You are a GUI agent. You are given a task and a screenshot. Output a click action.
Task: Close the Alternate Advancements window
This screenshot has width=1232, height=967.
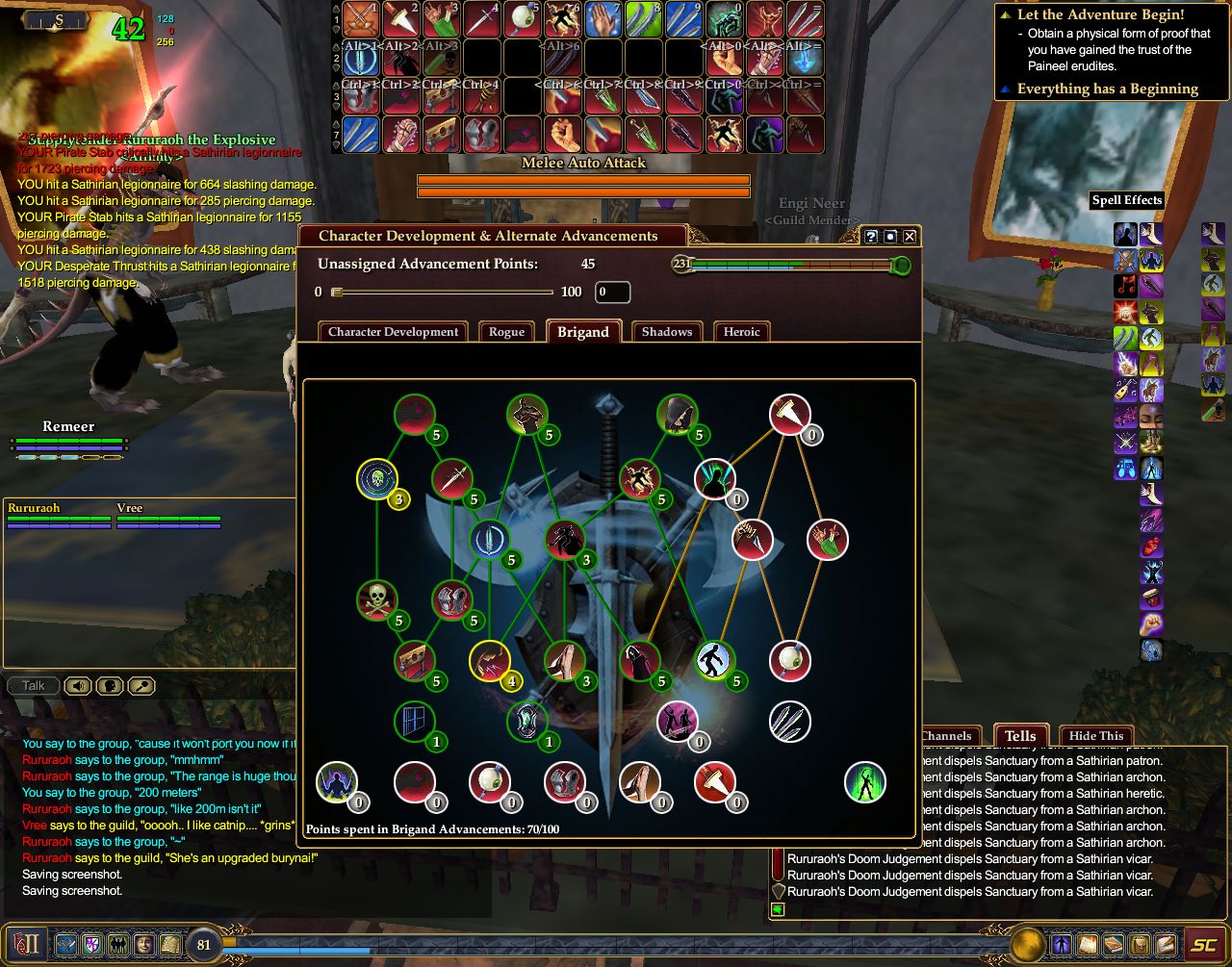[x=910, y=237]
